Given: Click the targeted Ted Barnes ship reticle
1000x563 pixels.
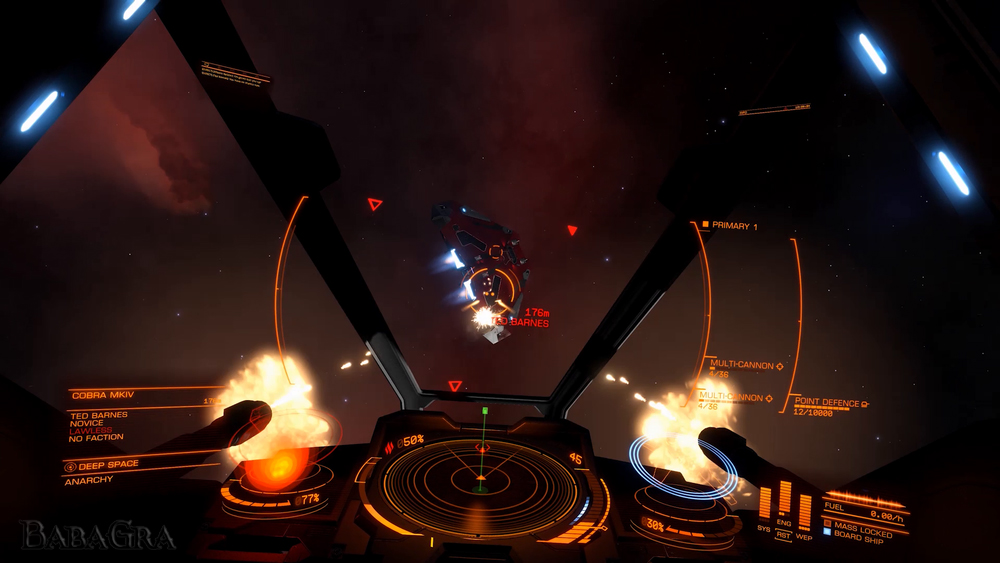Looking at the screenshot, I should 494,289.
